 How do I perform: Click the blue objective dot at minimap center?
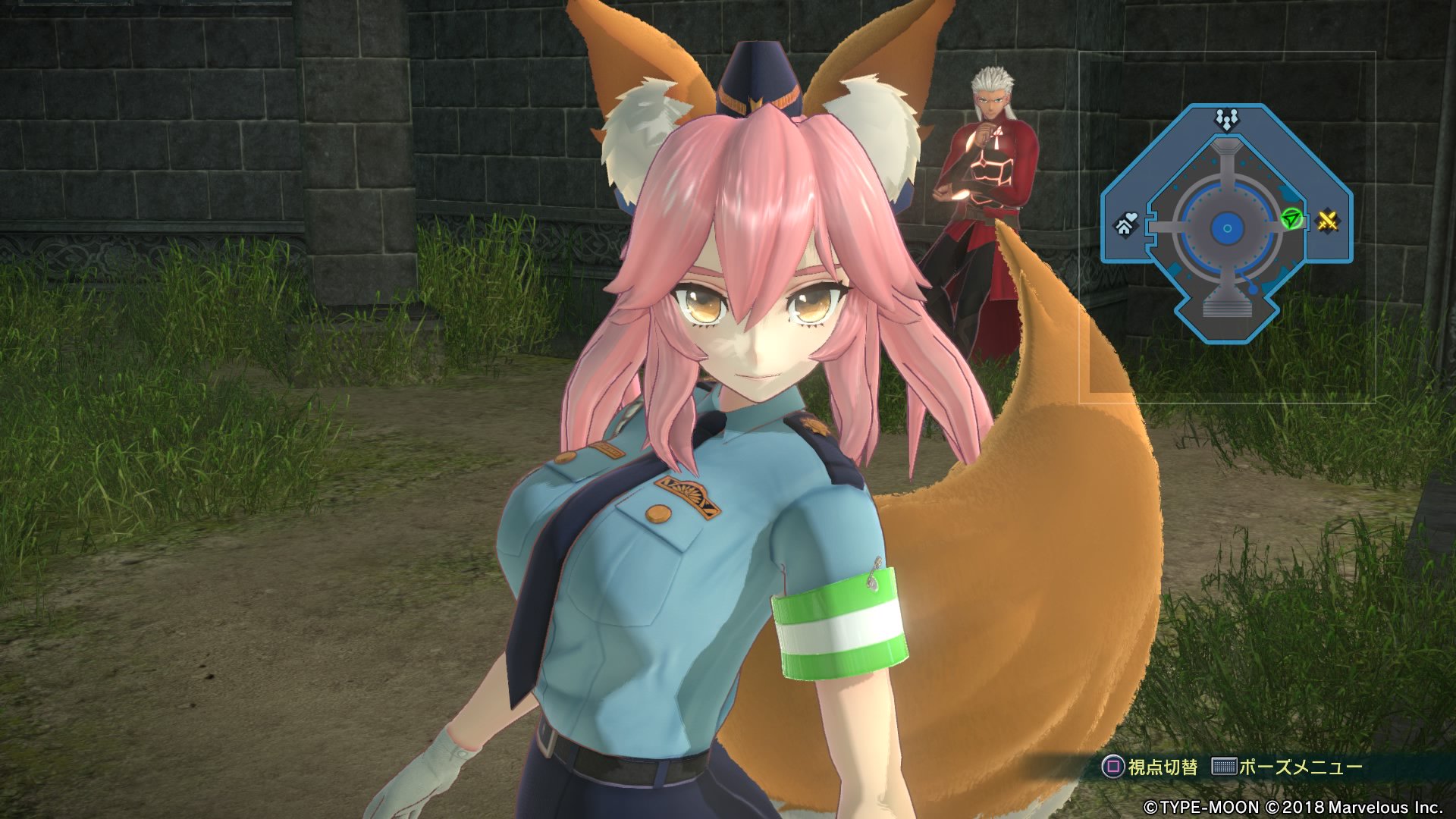point(1227,228)
